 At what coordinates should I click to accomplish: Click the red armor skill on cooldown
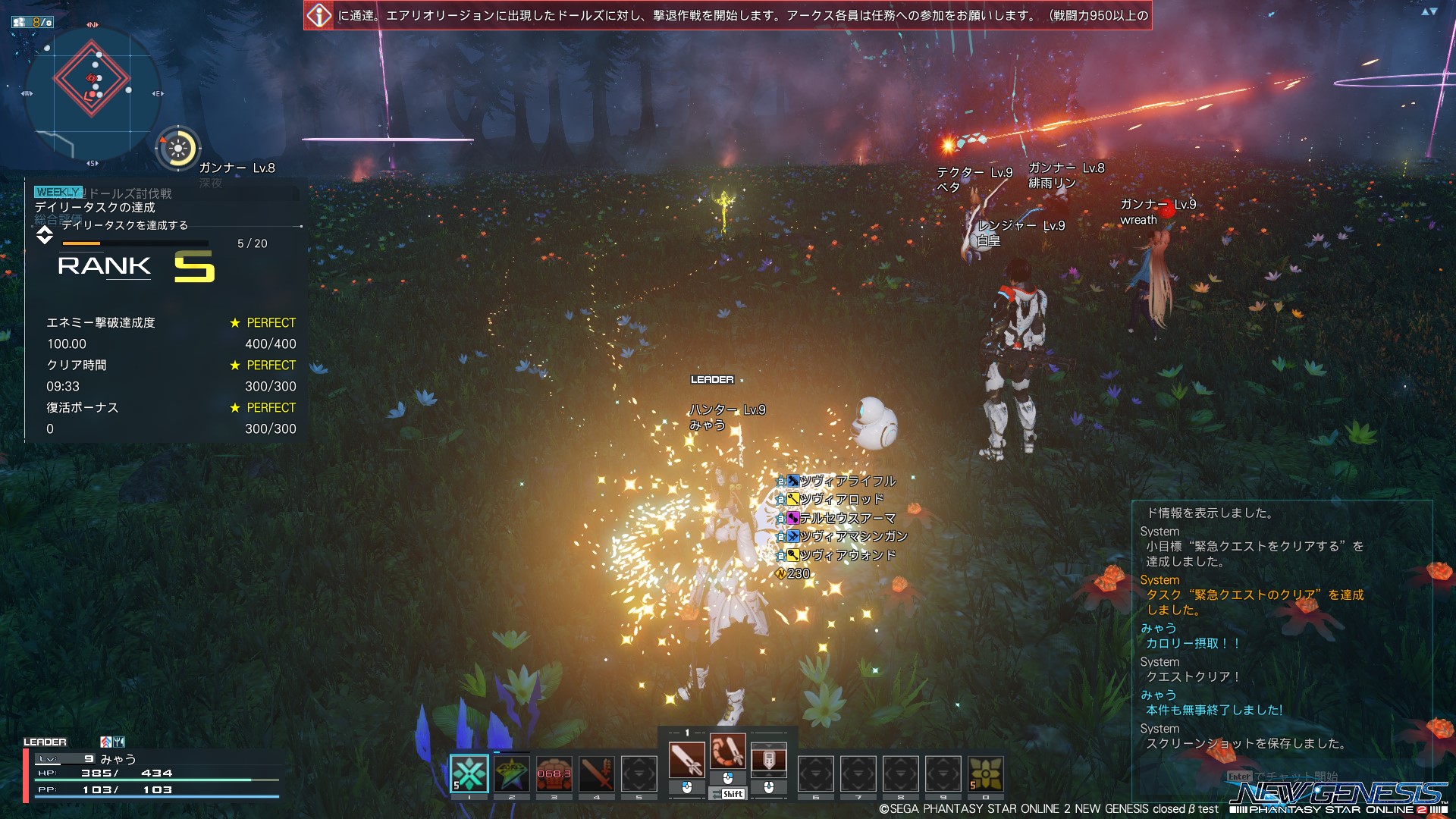click(x=554, y=773)
